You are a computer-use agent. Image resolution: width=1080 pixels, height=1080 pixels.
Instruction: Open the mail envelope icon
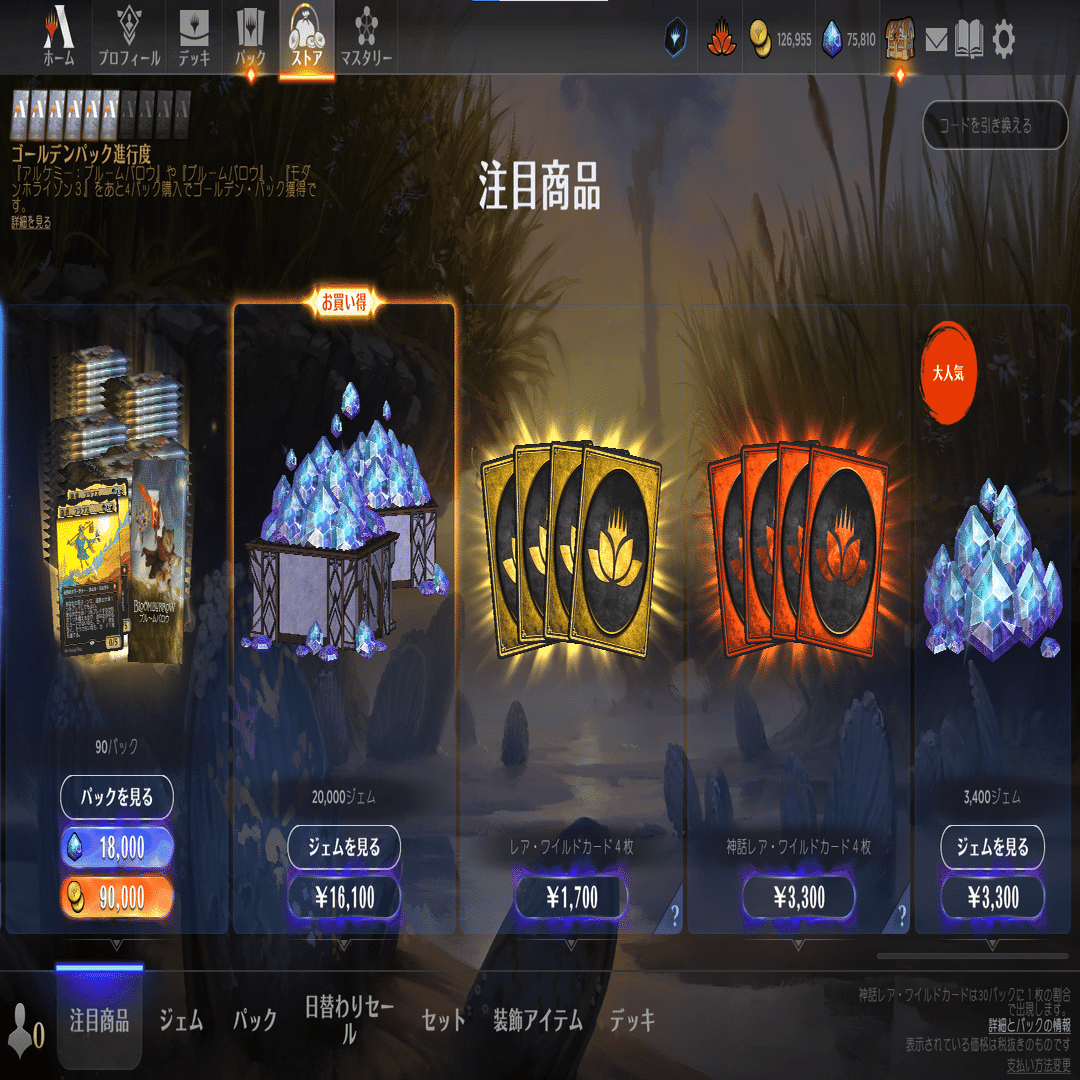click(936, 40)
